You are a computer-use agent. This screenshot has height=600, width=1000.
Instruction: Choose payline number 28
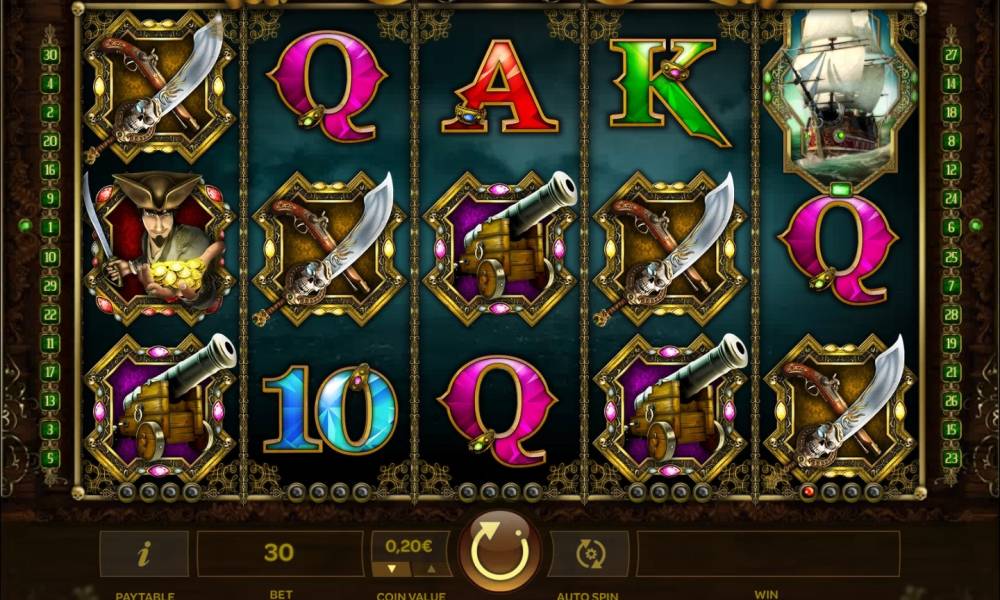951,314
